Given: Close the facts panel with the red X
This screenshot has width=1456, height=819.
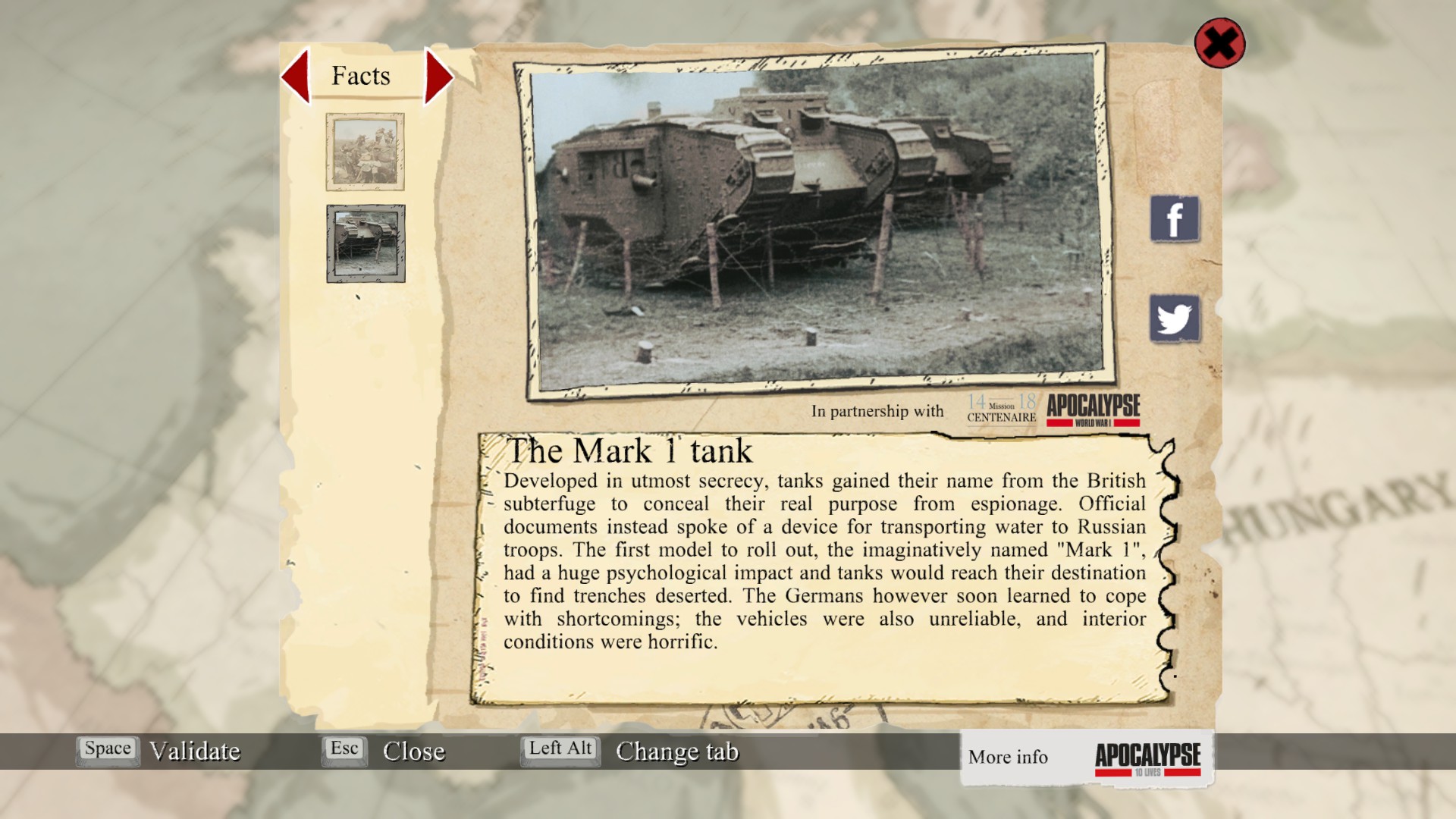Looking at the screenshot, I should tap(1219, 43).
